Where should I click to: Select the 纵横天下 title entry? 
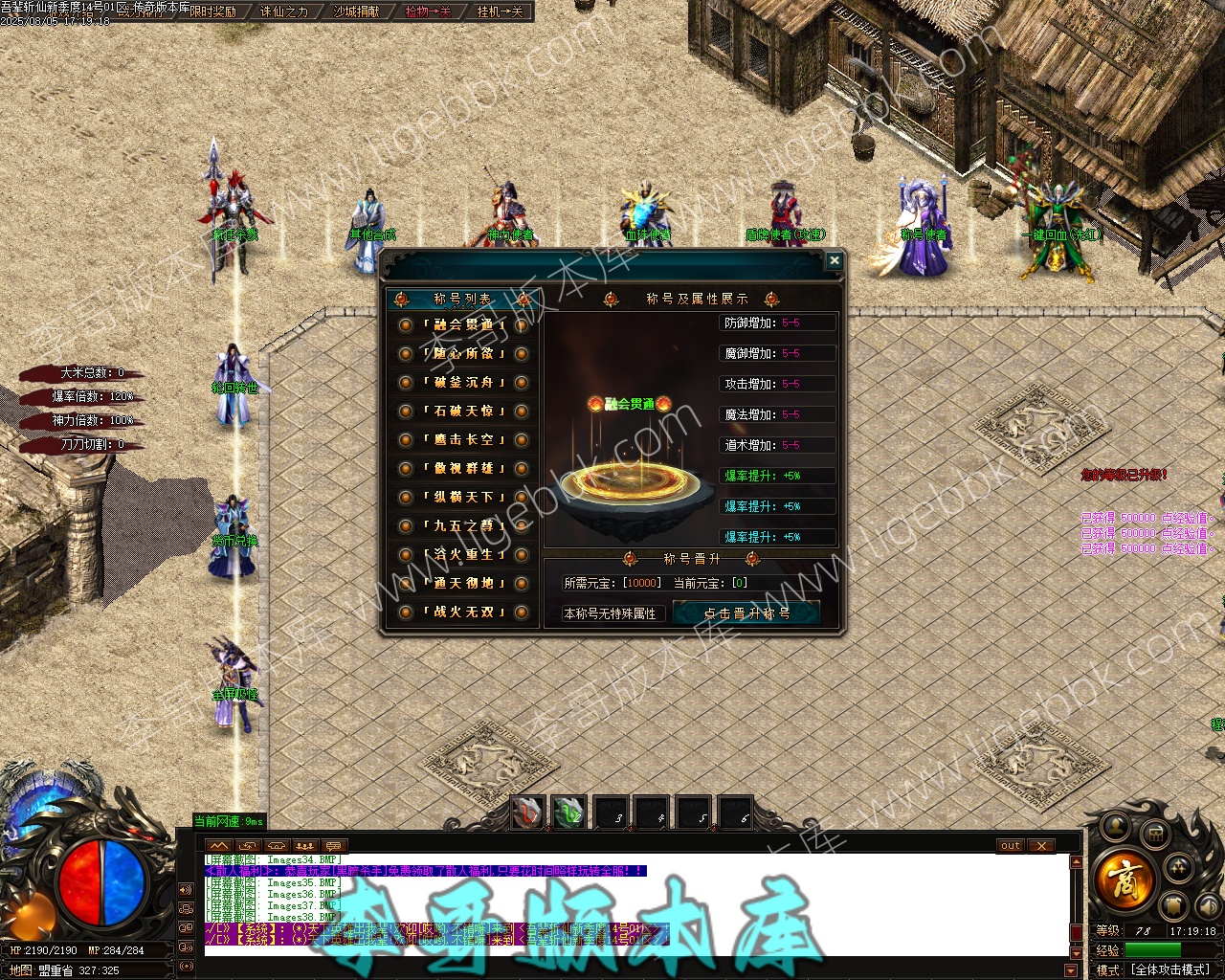[x=464, y=498]
